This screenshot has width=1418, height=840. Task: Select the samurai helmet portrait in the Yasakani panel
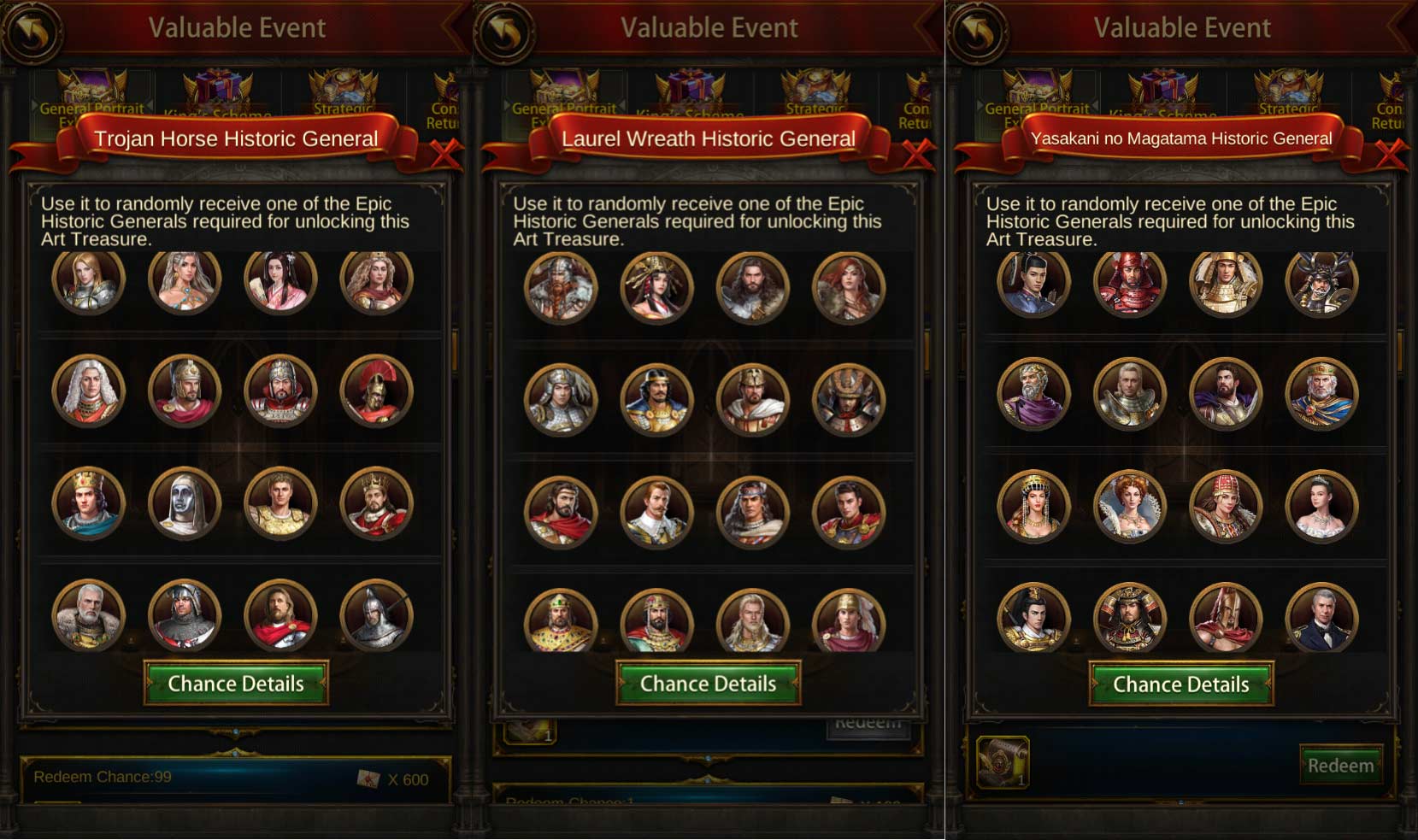pyautogui.click(x=1321, y=285)
